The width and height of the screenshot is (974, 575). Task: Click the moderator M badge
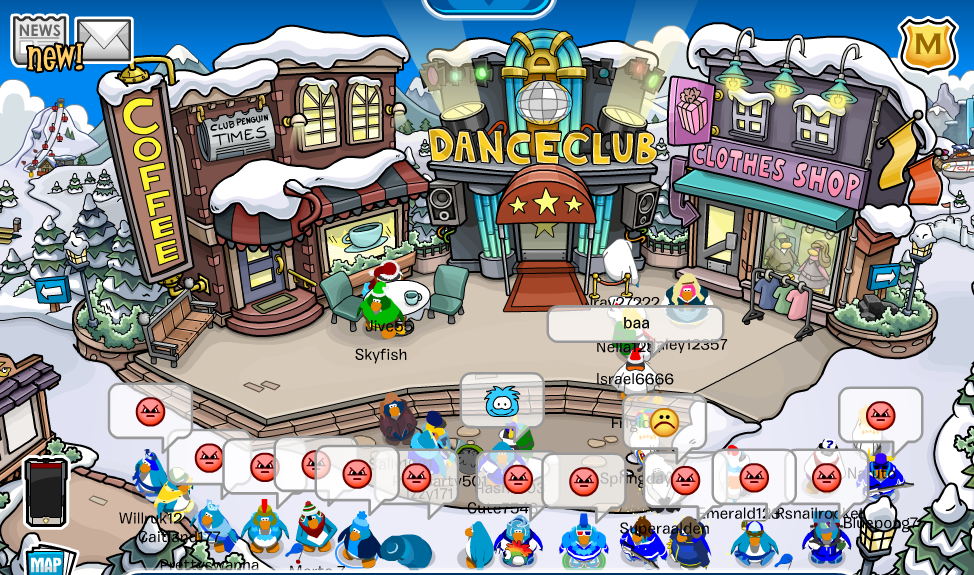[x=928, y=45]
